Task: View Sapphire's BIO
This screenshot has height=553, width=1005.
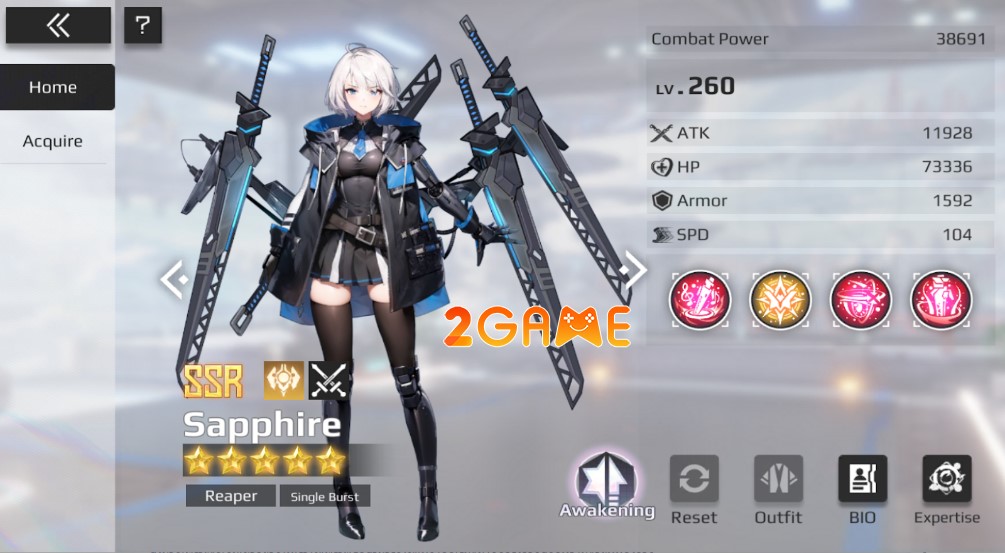Action: pos(862,490)
